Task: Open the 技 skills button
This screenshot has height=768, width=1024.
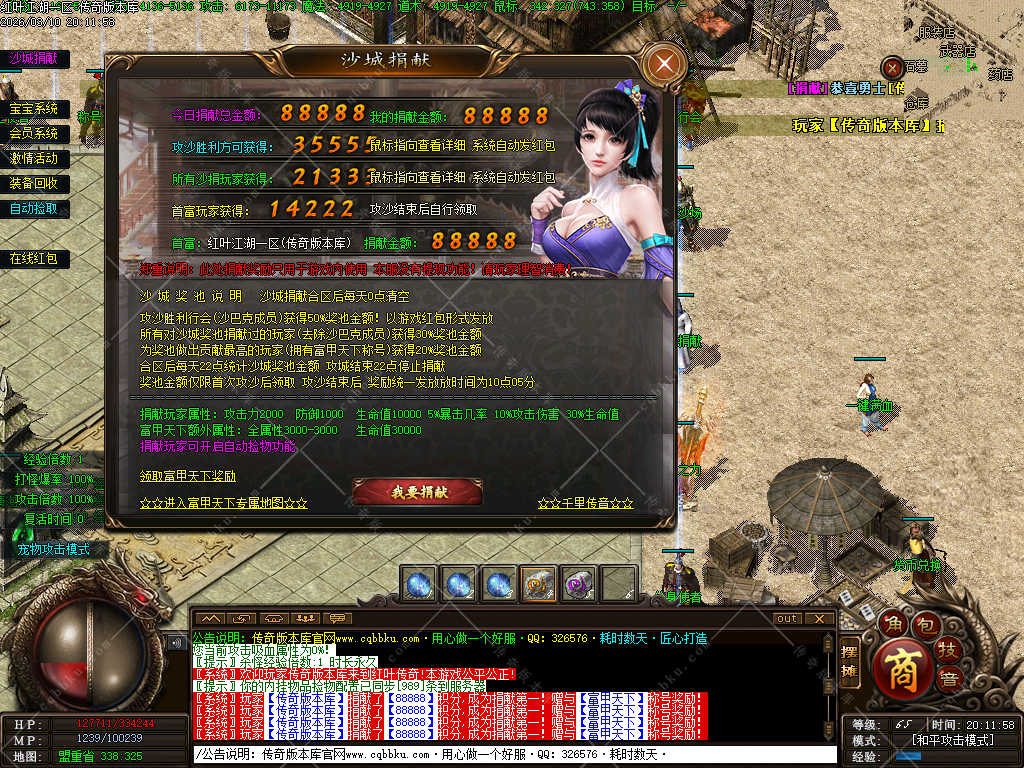Action: [x=947, y=651]
